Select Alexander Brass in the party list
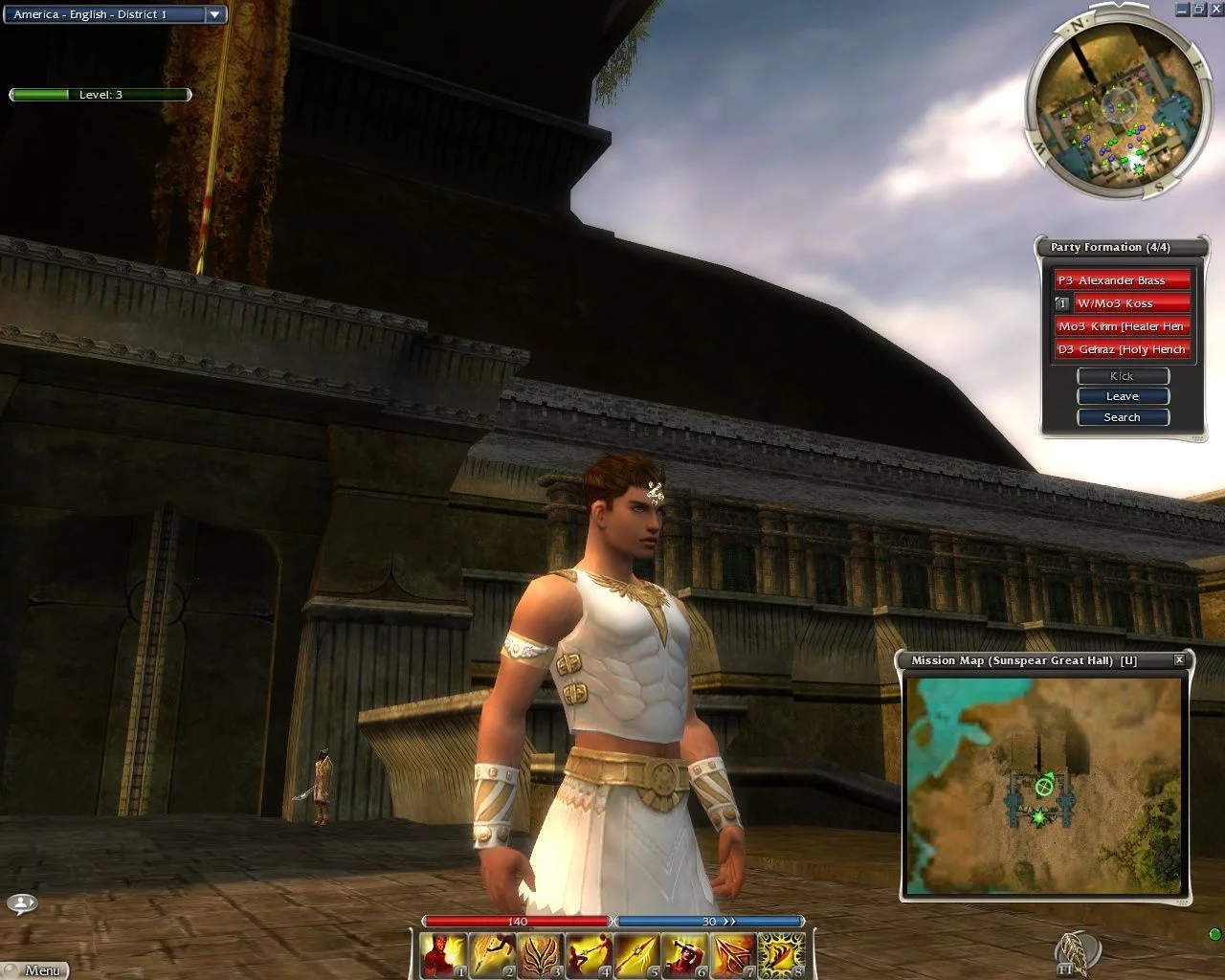This screenshot has height=980, width=1225. click(1122, 280)
